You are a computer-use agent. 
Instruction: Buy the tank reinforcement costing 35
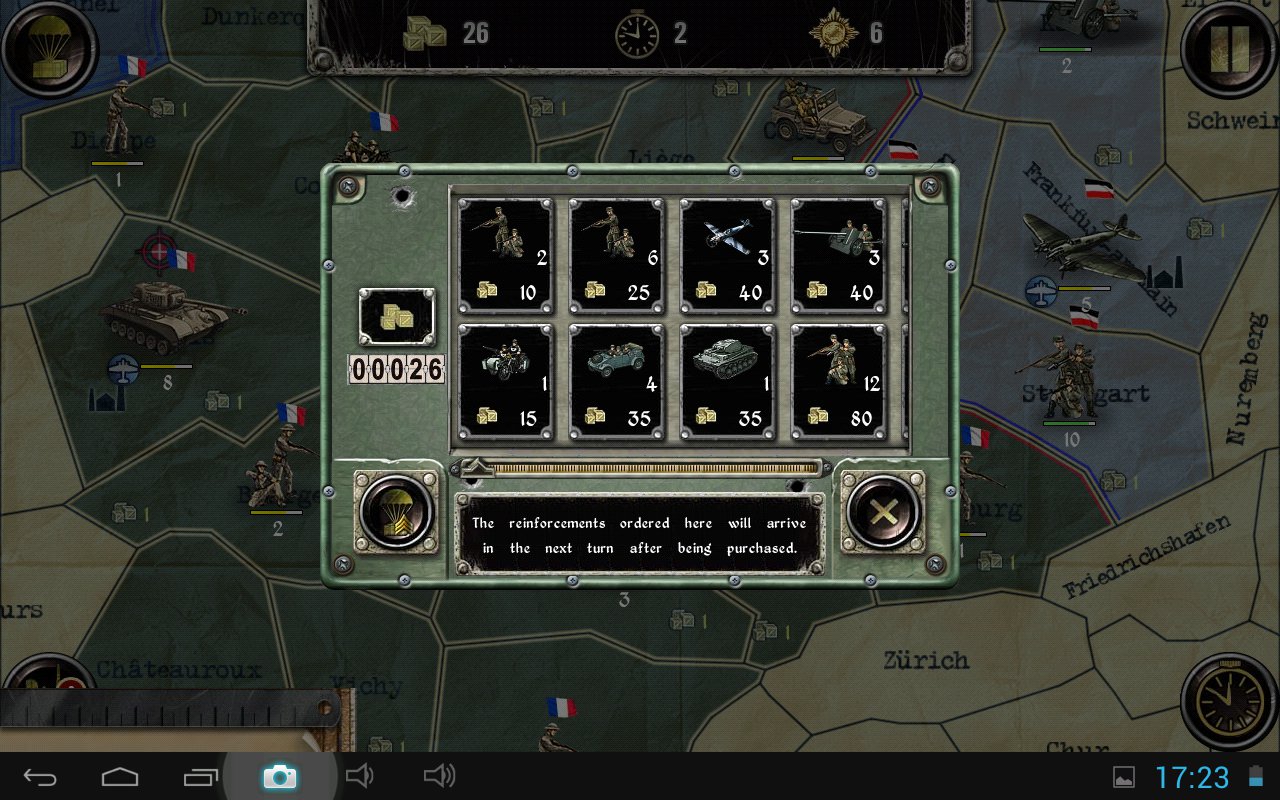(727, 381)
